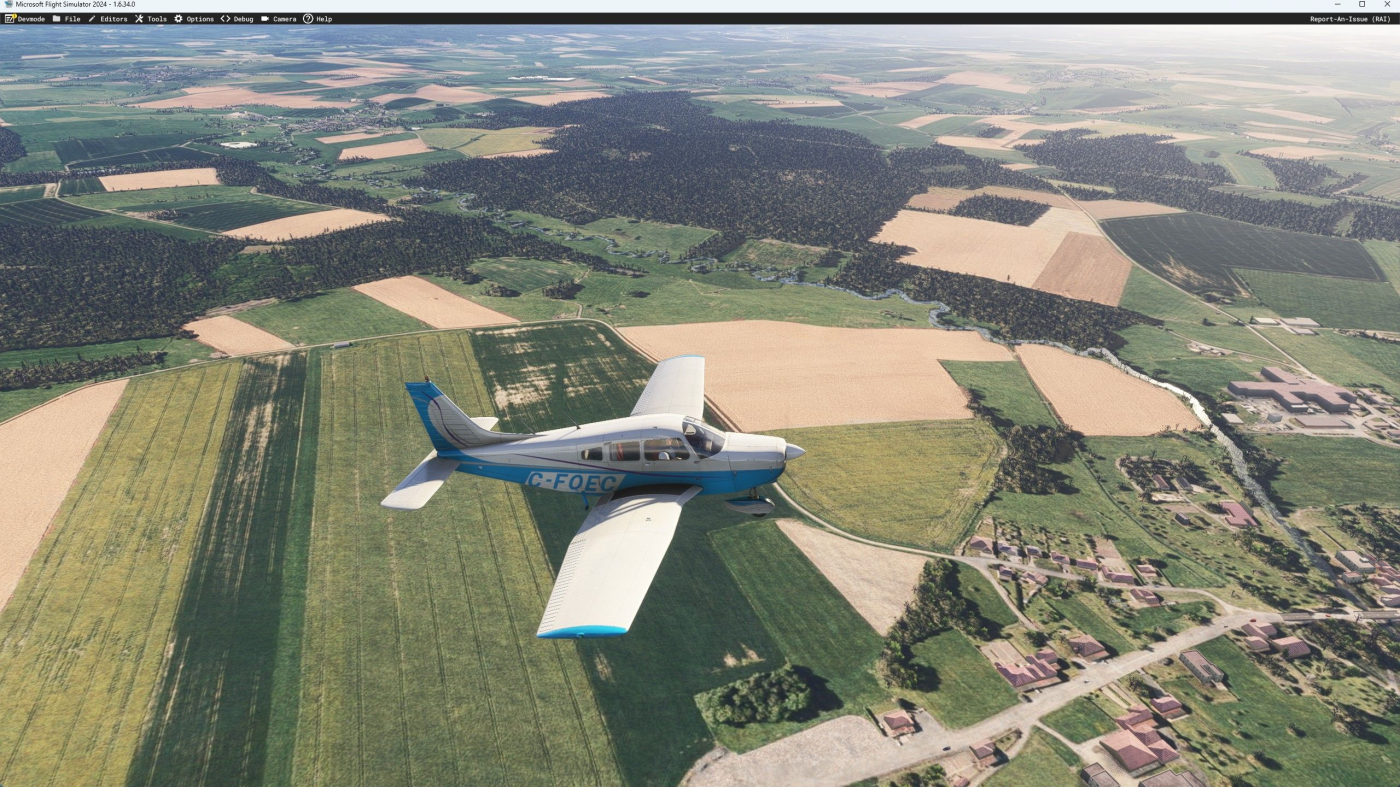Show the Help menu
This screenshot has height=787, width=1400.
click(x=318, y=19)
